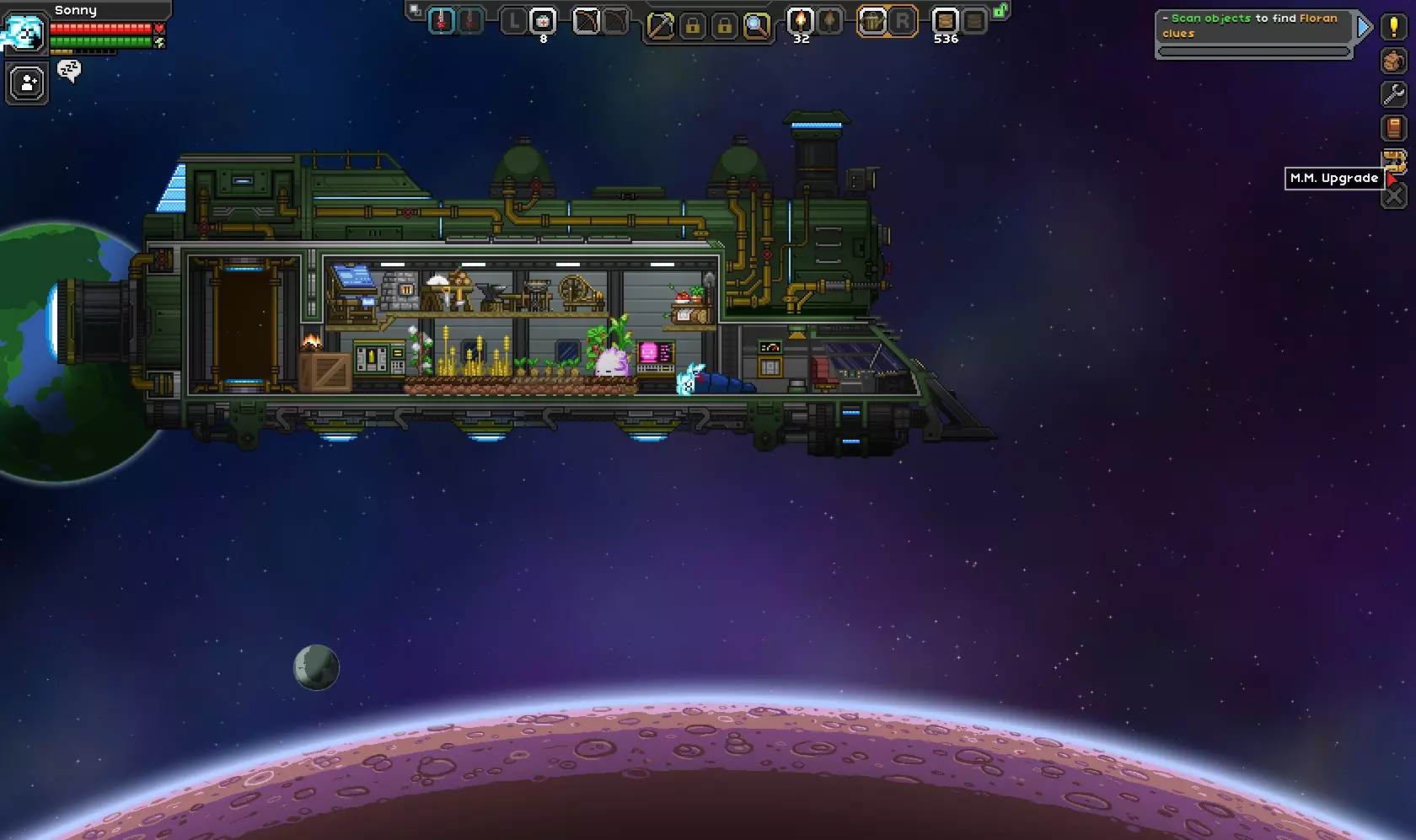Select the torch slot with 32
1416x840 pixels.
point(800,20)
